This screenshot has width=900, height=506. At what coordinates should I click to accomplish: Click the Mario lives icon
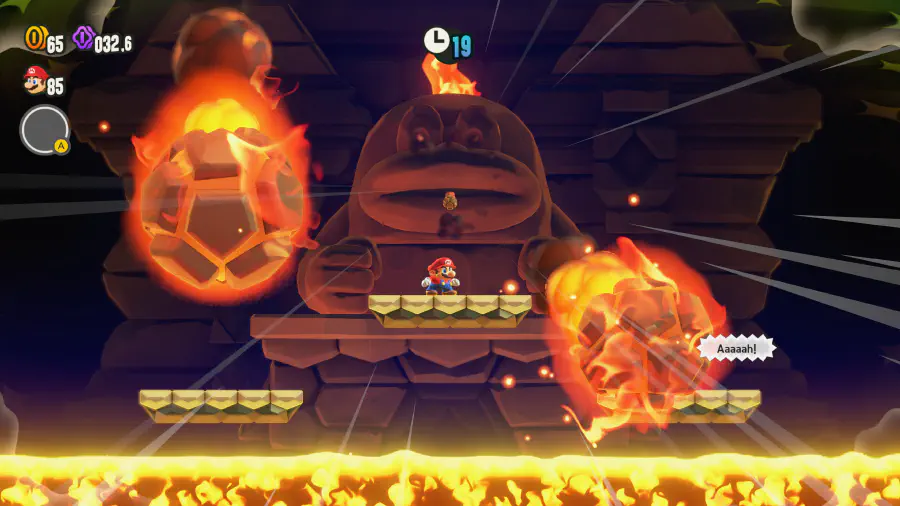coord(34,80)
